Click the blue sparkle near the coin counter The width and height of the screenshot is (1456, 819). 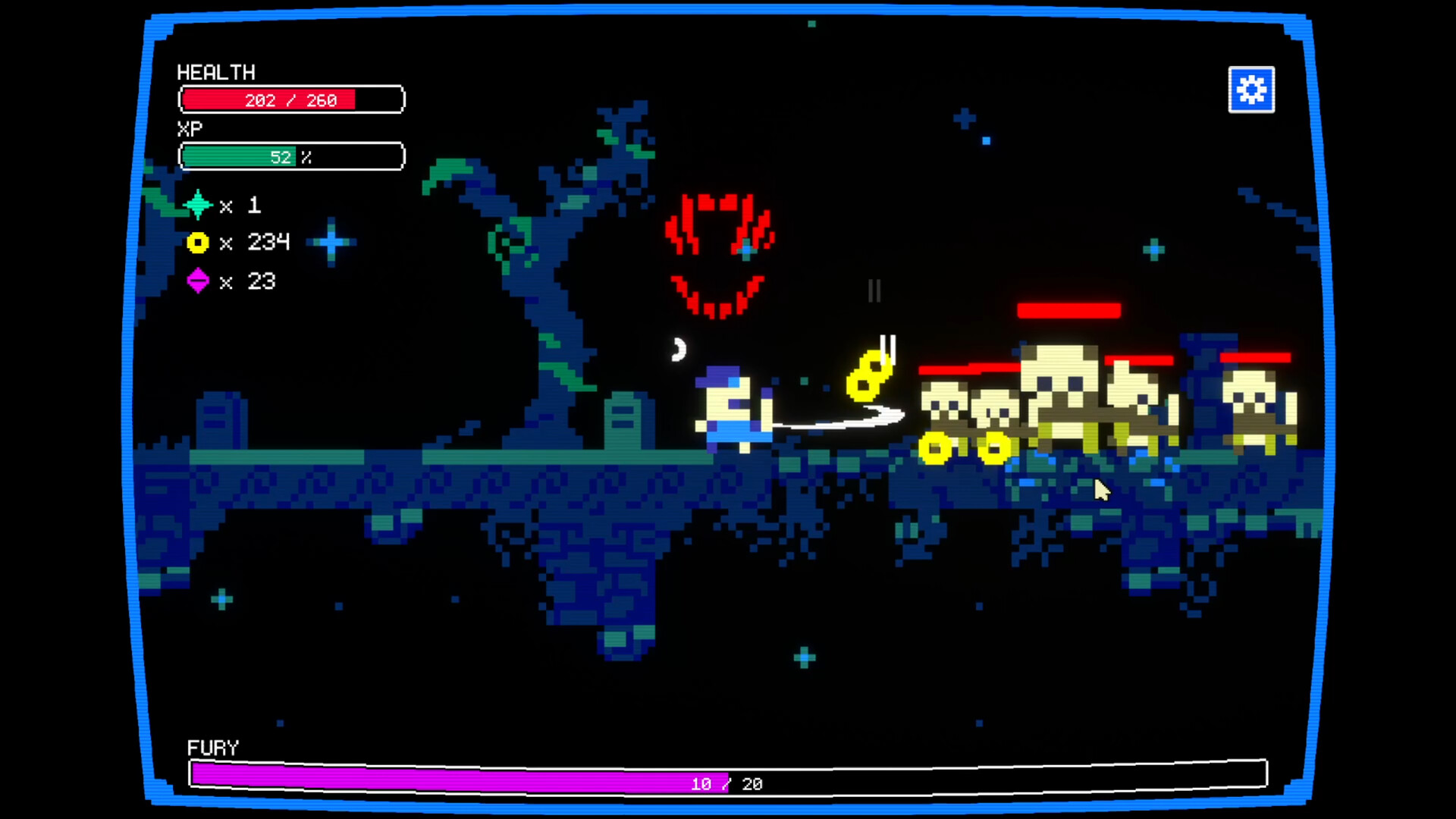(x=331, y=243)
